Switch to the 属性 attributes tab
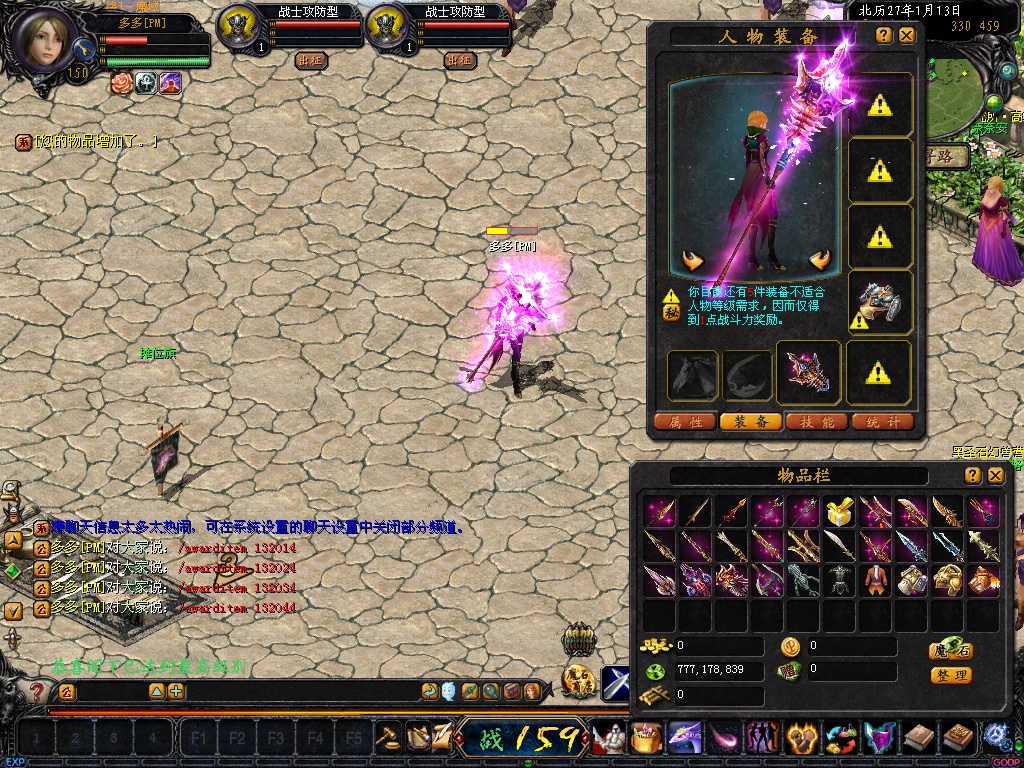 point(685,422)
